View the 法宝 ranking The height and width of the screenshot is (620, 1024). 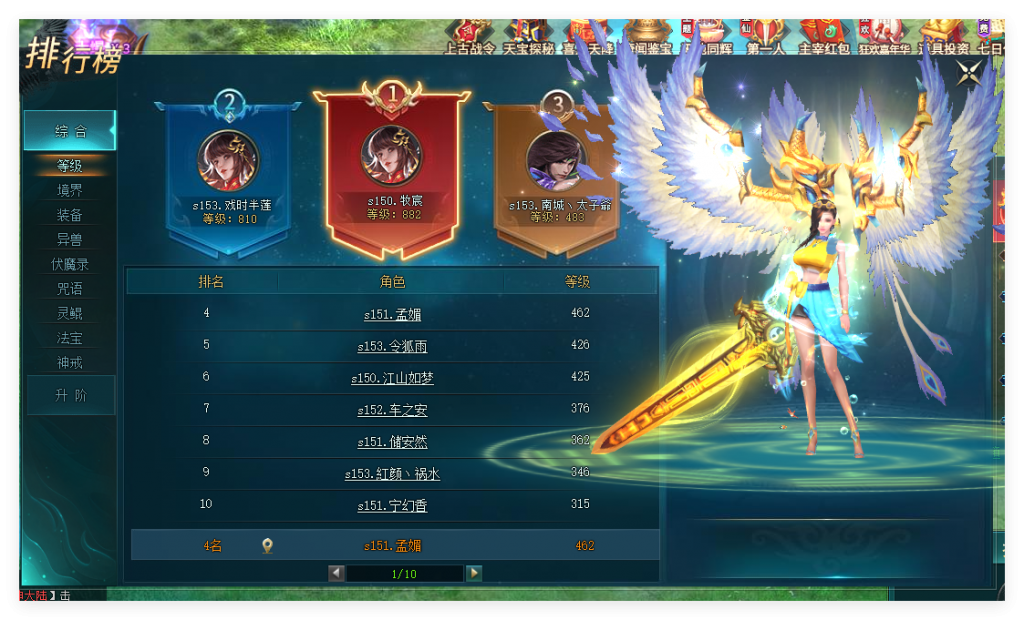coord(70,339)
